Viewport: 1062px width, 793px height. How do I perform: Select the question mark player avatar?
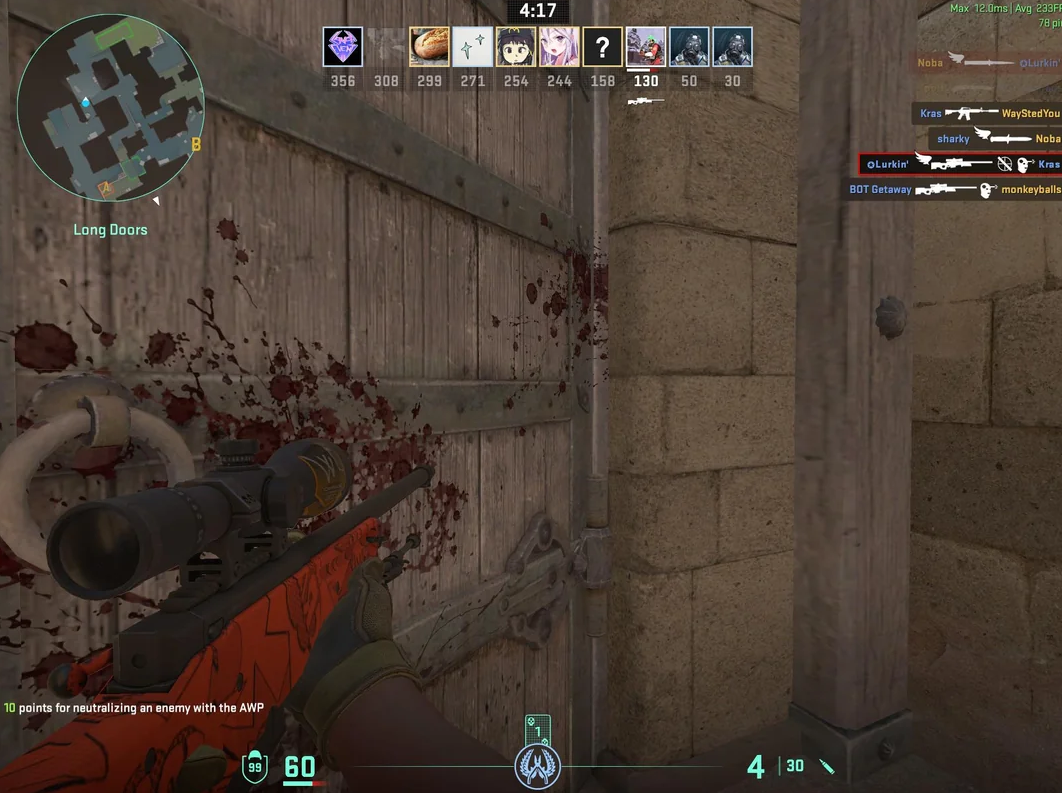pyautogui.click(x=602, y=47)
